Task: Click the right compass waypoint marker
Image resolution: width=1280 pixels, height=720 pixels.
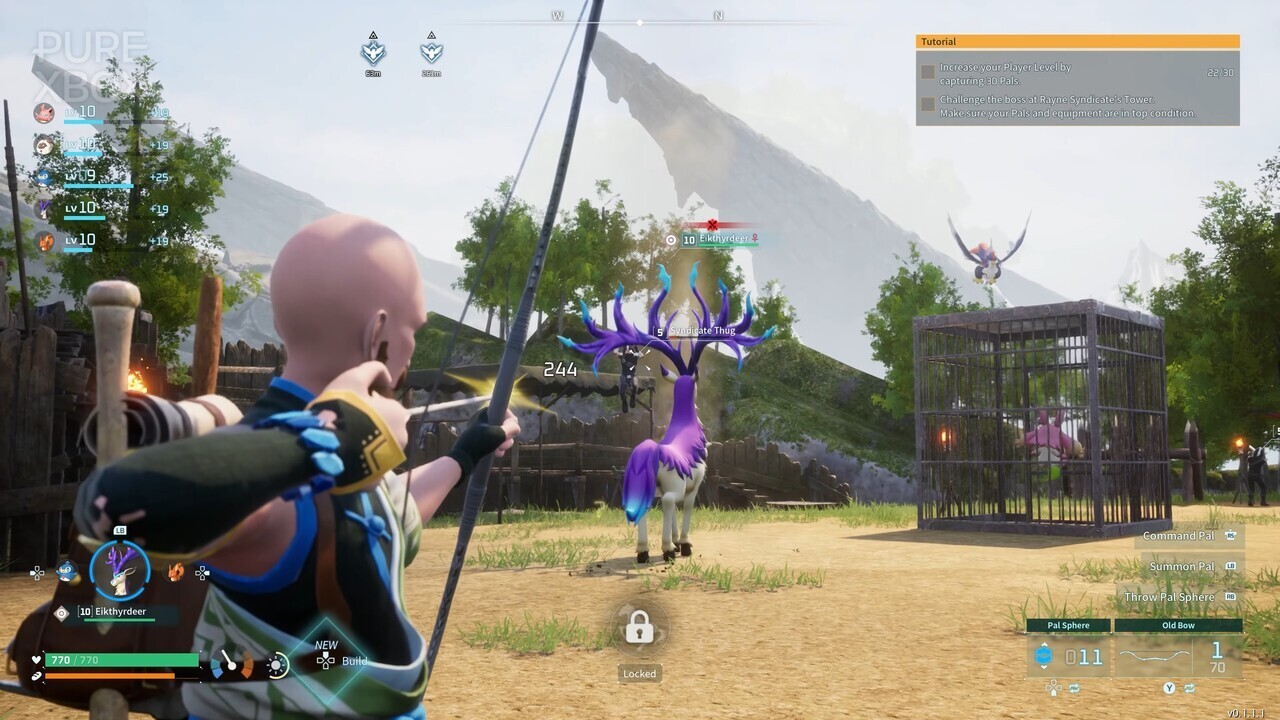Action: [x=431, y=51]
